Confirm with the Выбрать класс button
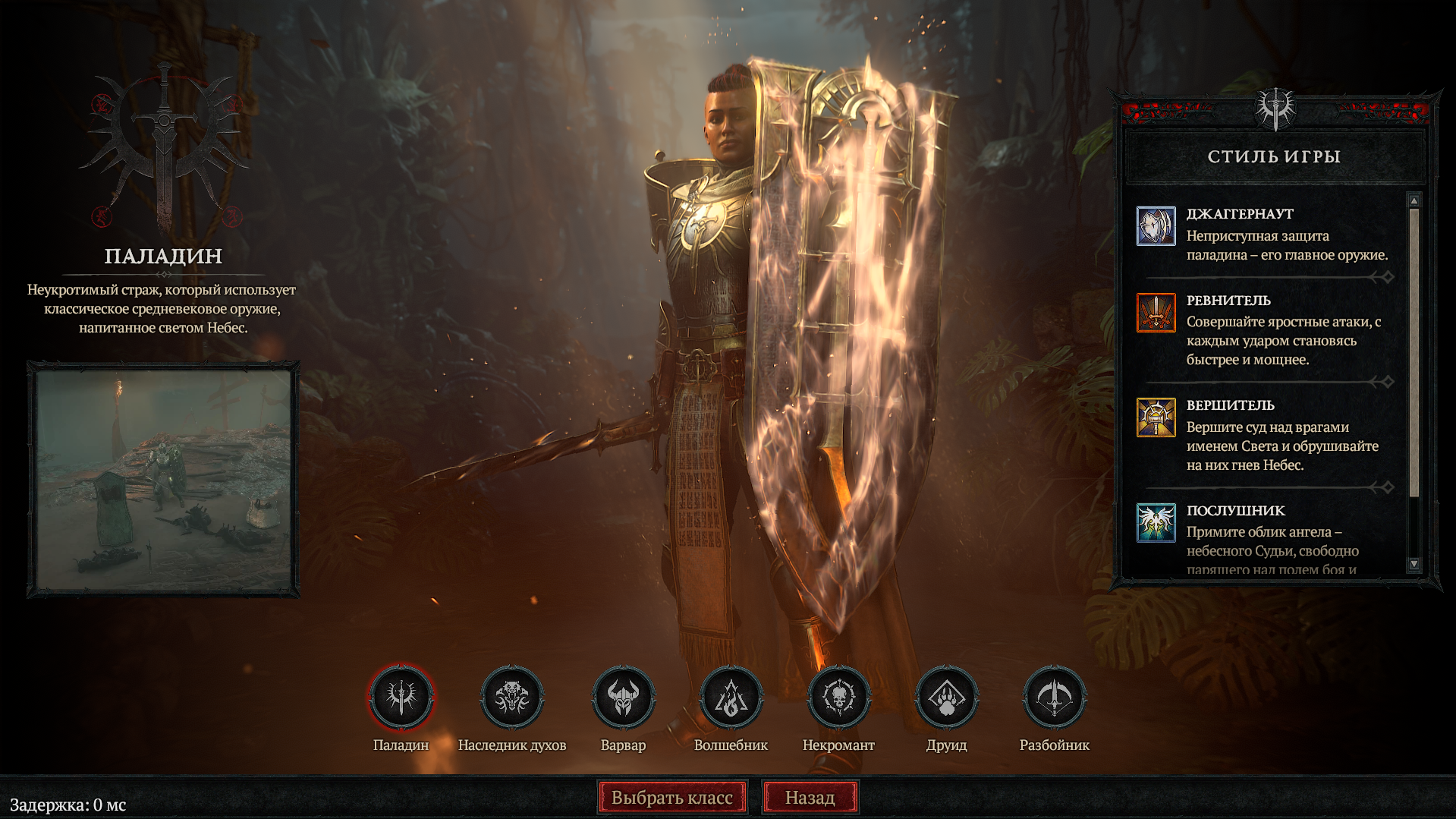The image size is (1456, 819). [x=672, y=798]
